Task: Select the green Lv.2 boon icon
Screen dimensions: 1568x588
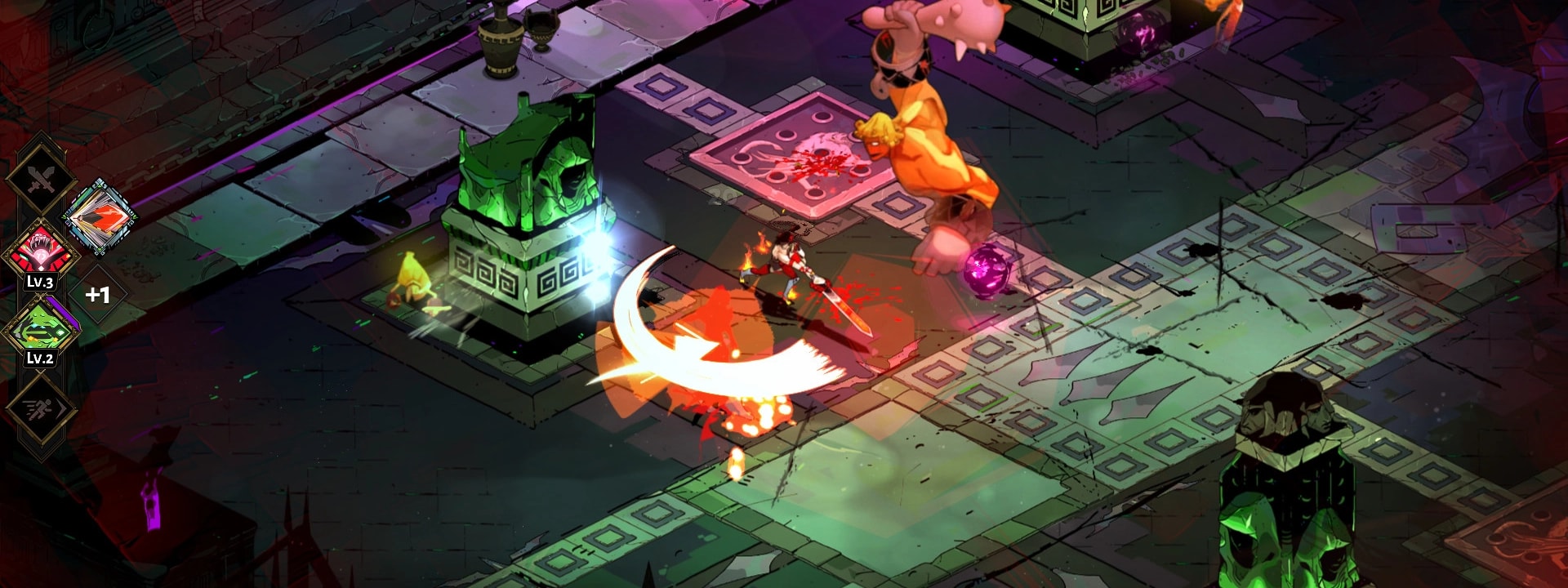Action: [41, 331]
